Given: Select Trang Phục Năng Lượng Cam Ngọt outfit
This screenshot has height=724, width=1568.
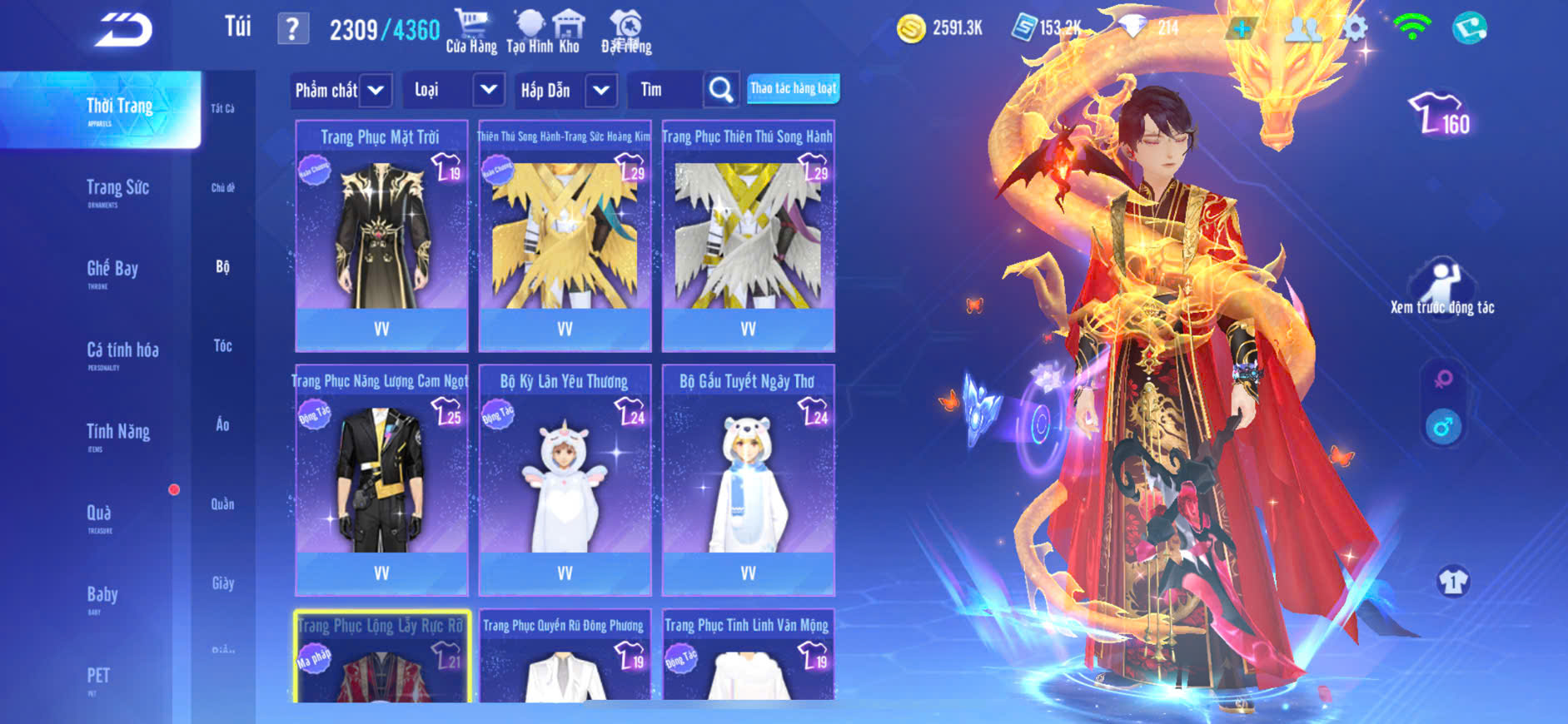Looking at the screenshot, I should (x=381, y=480).
